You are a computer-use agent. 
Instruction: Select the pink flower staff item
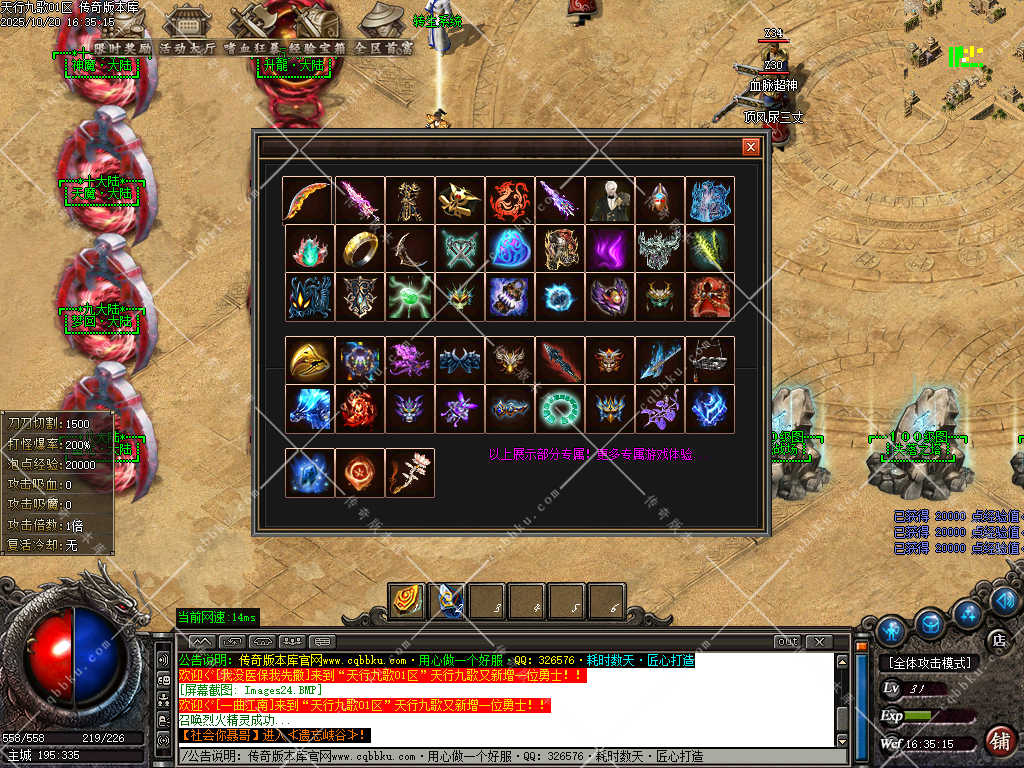(410, 473)
